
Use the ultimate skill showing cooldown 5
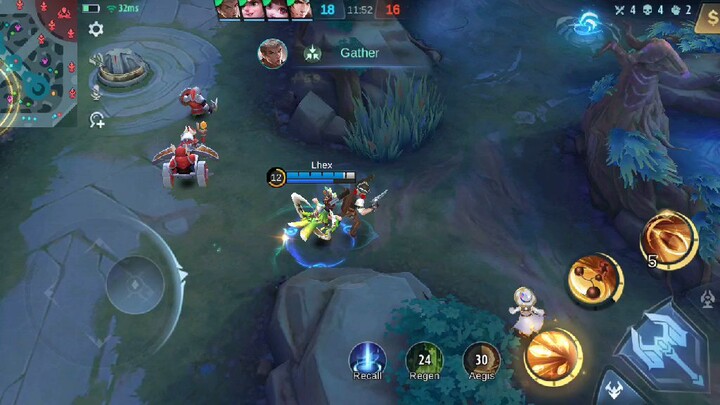669,240
